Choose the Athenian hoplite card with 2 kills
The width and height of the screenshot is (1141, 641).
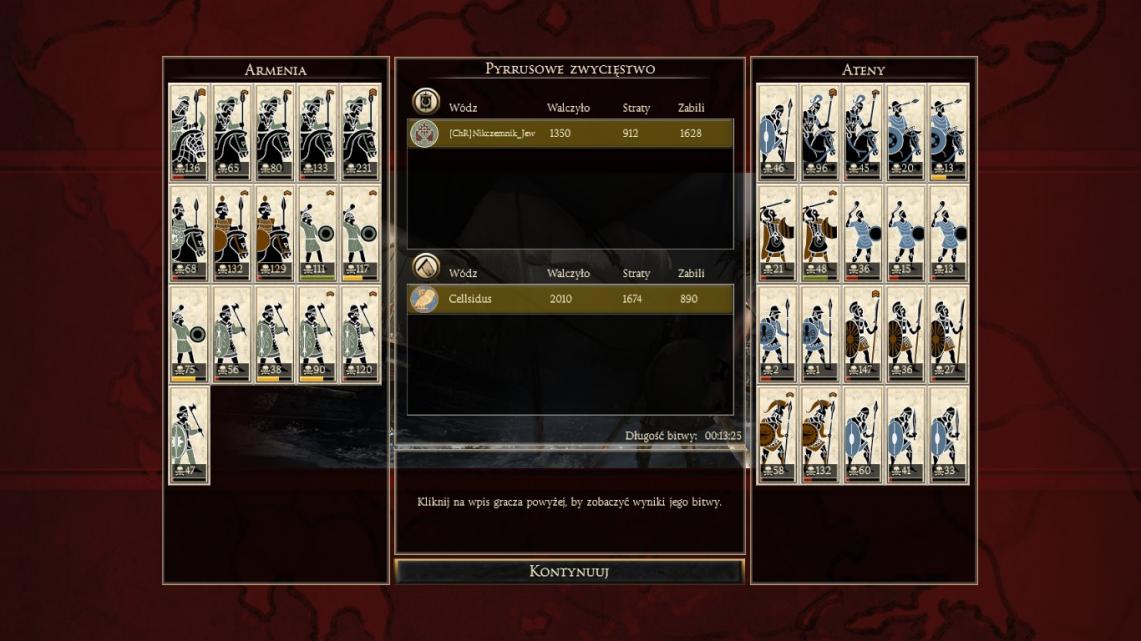coord(777,334)
